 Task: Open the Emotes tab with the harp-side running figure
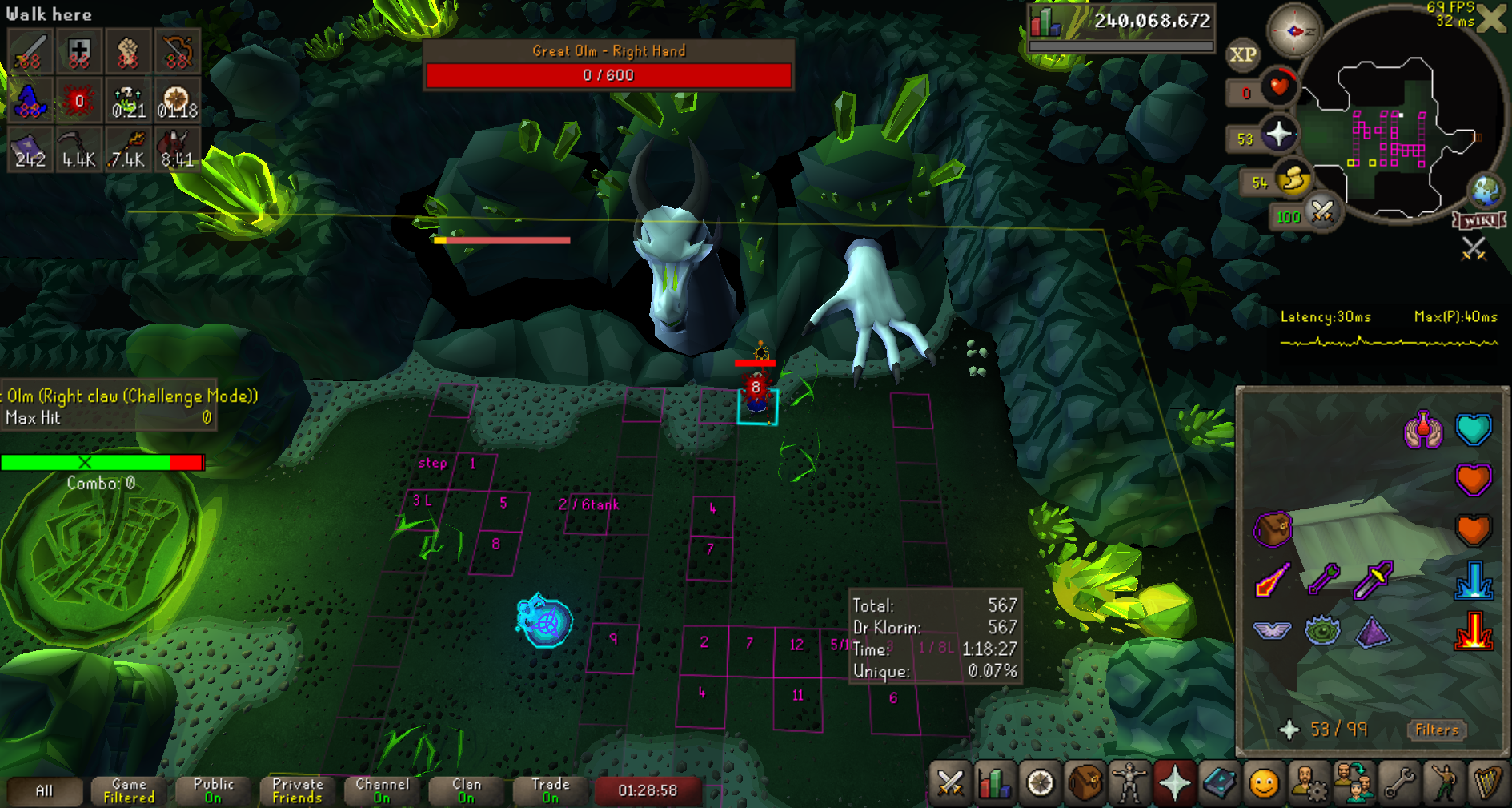tap(1443, 782)
